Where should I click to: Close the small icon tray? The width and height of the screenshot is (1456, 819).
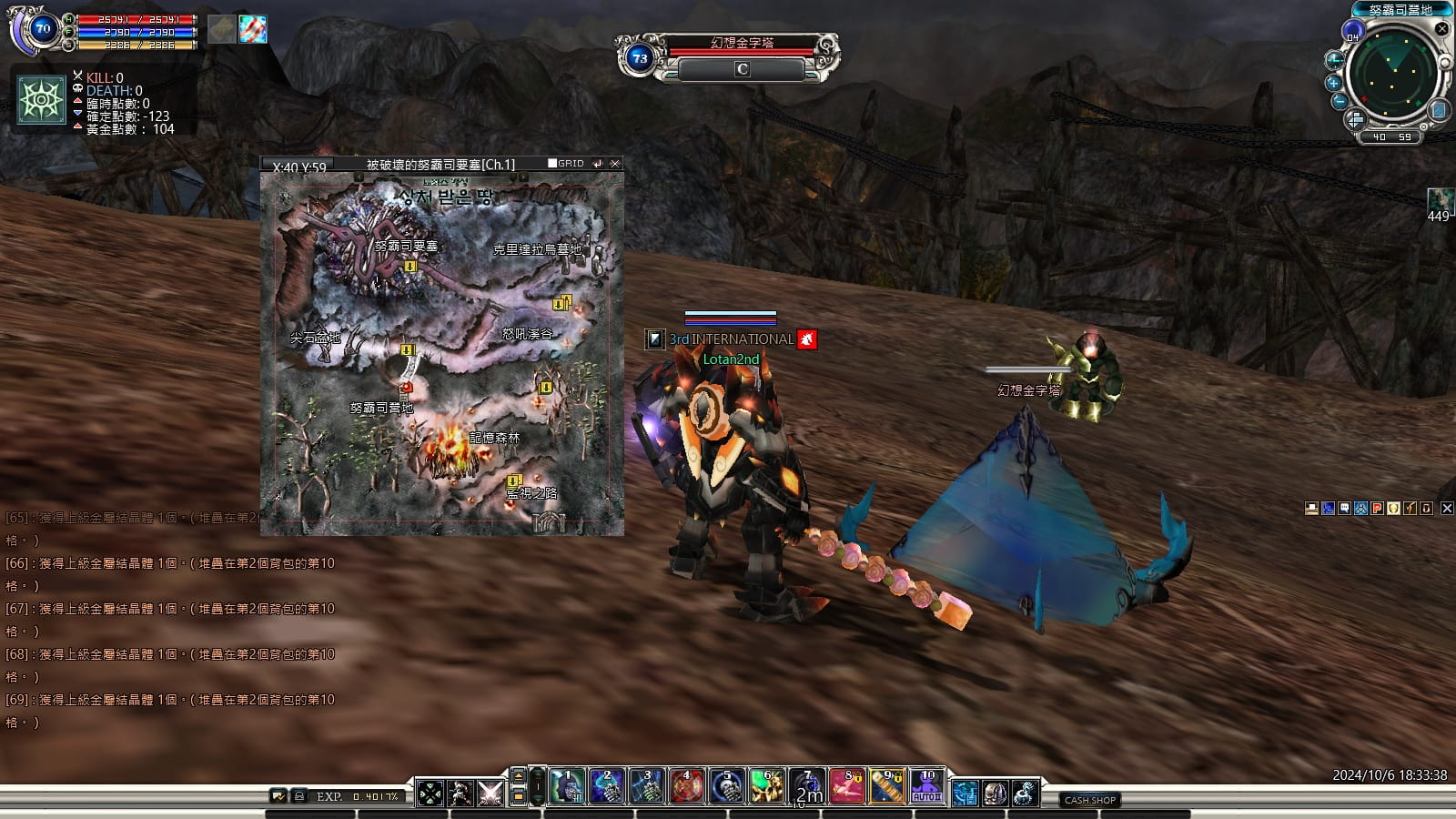1447,509
